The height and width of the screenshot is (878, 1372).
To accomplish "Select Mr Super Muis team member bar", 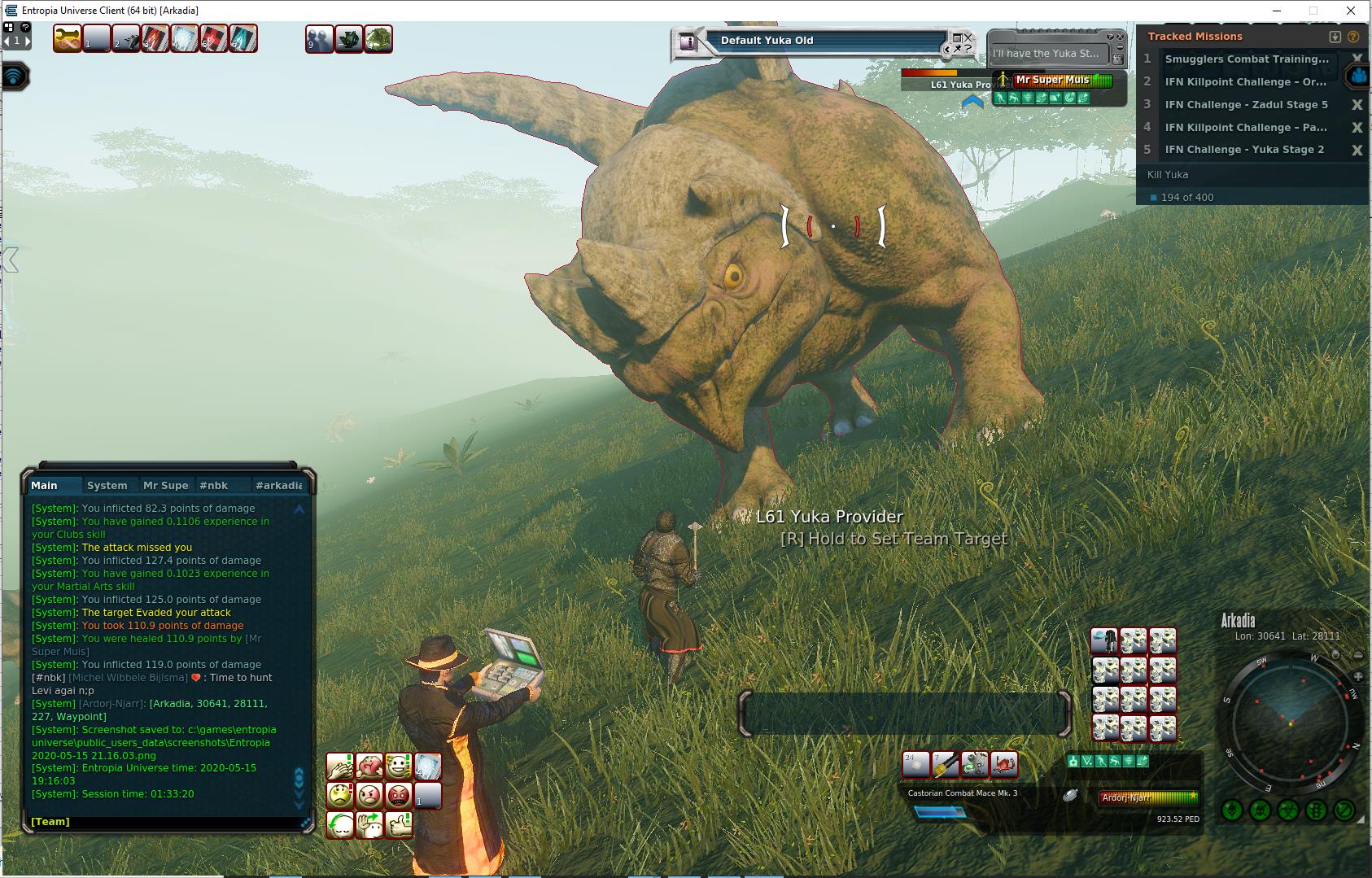I will pyautogui.click(x=1062, y=80).
